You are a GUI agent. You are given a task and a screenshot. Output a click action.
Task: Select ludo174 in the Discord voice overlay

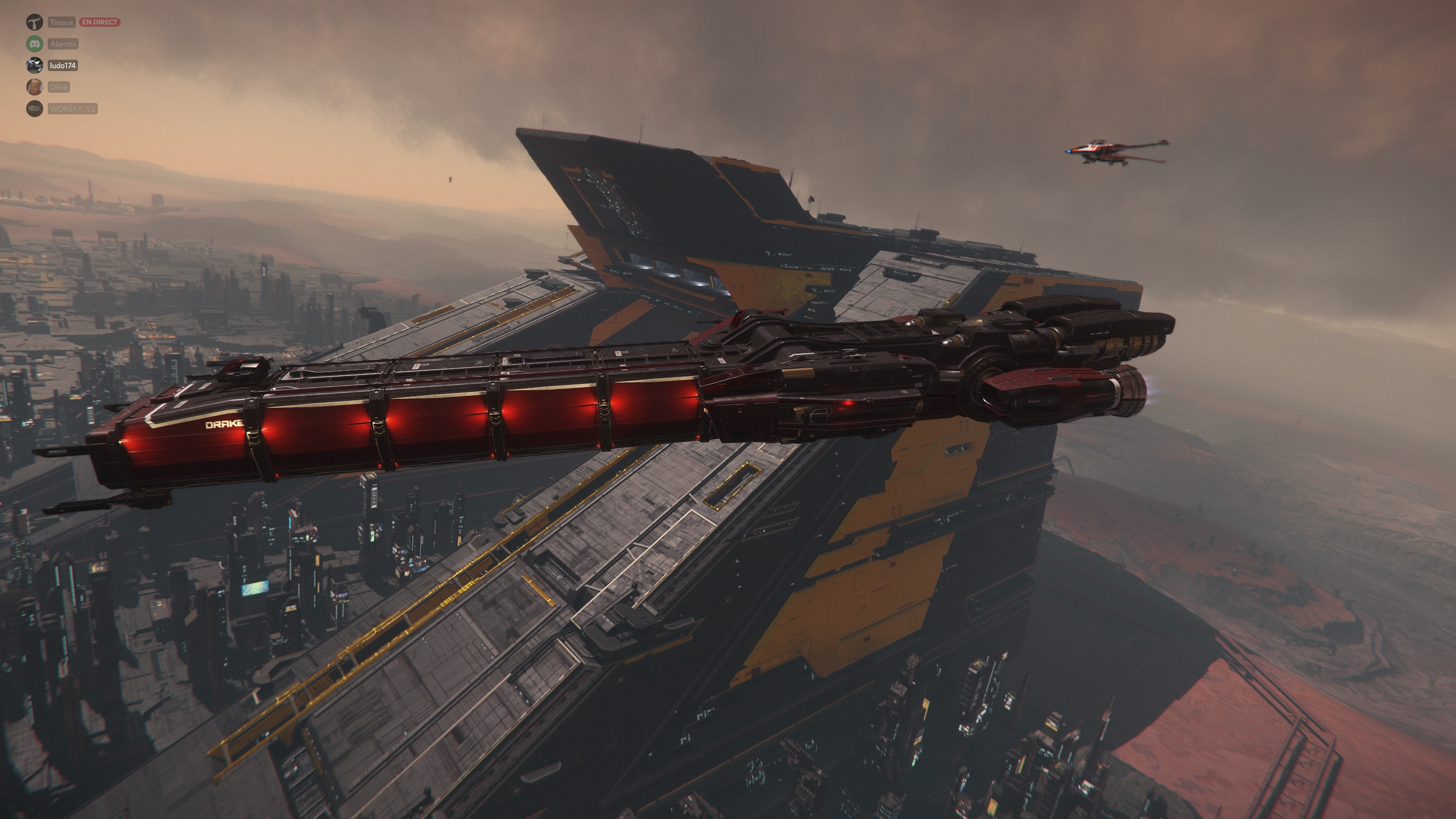point(63,66)
